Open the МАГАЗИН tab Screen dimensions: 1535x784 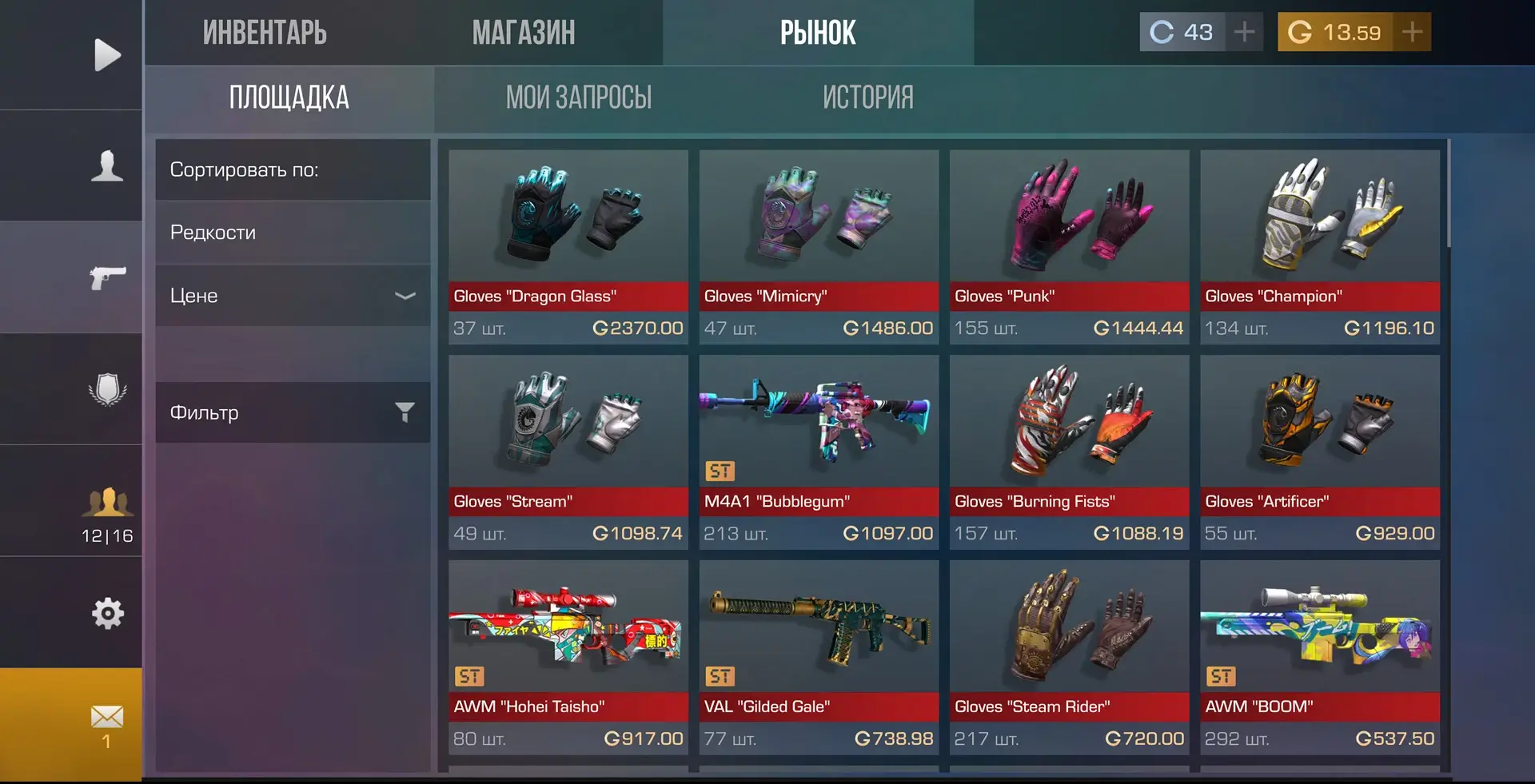tap(524, 33)
